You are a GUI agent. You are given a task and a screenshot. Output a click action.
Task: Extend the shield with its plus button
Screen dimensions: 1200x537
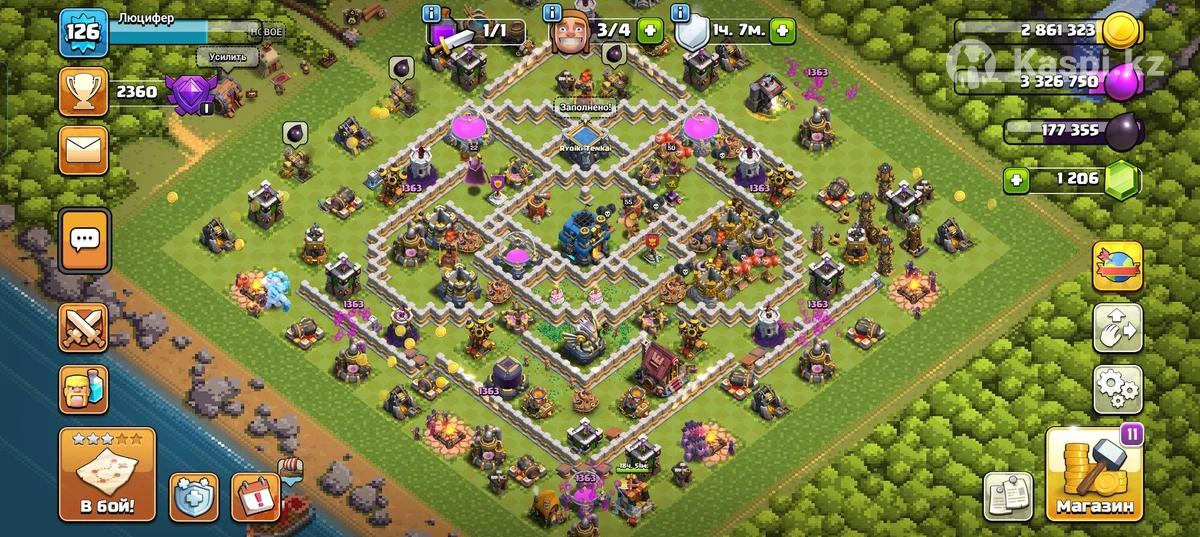(782, 31)
